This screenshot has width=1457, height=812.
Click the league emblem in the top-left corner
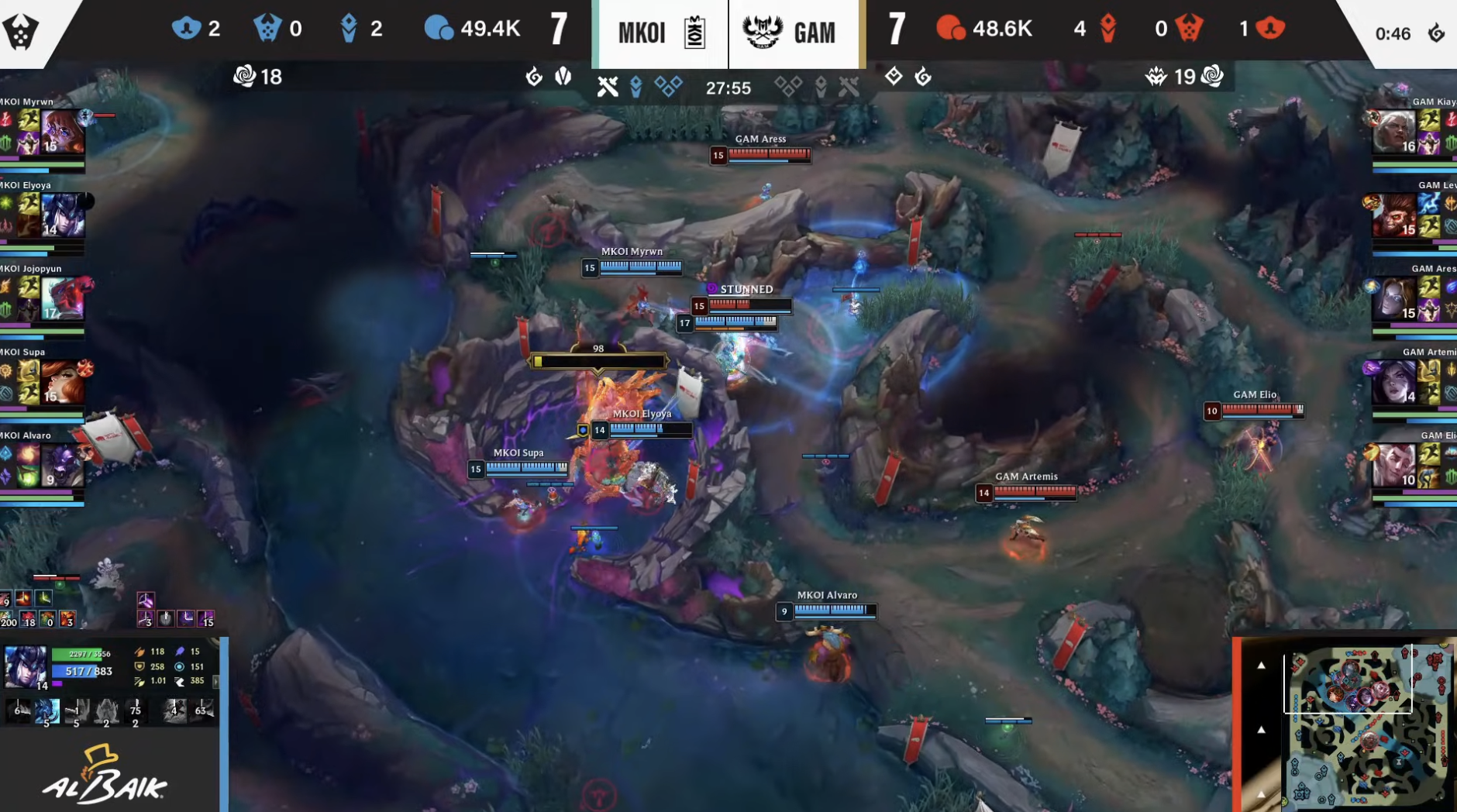(21, 32)
